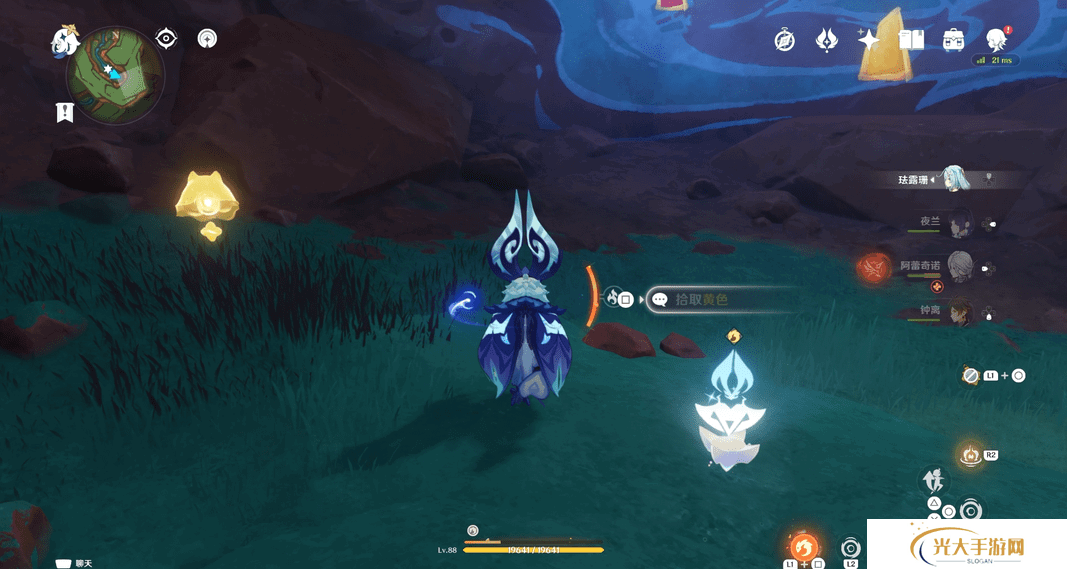Open the 聊天 chat box
1067x569 pixels.
(x=82, y=564)
